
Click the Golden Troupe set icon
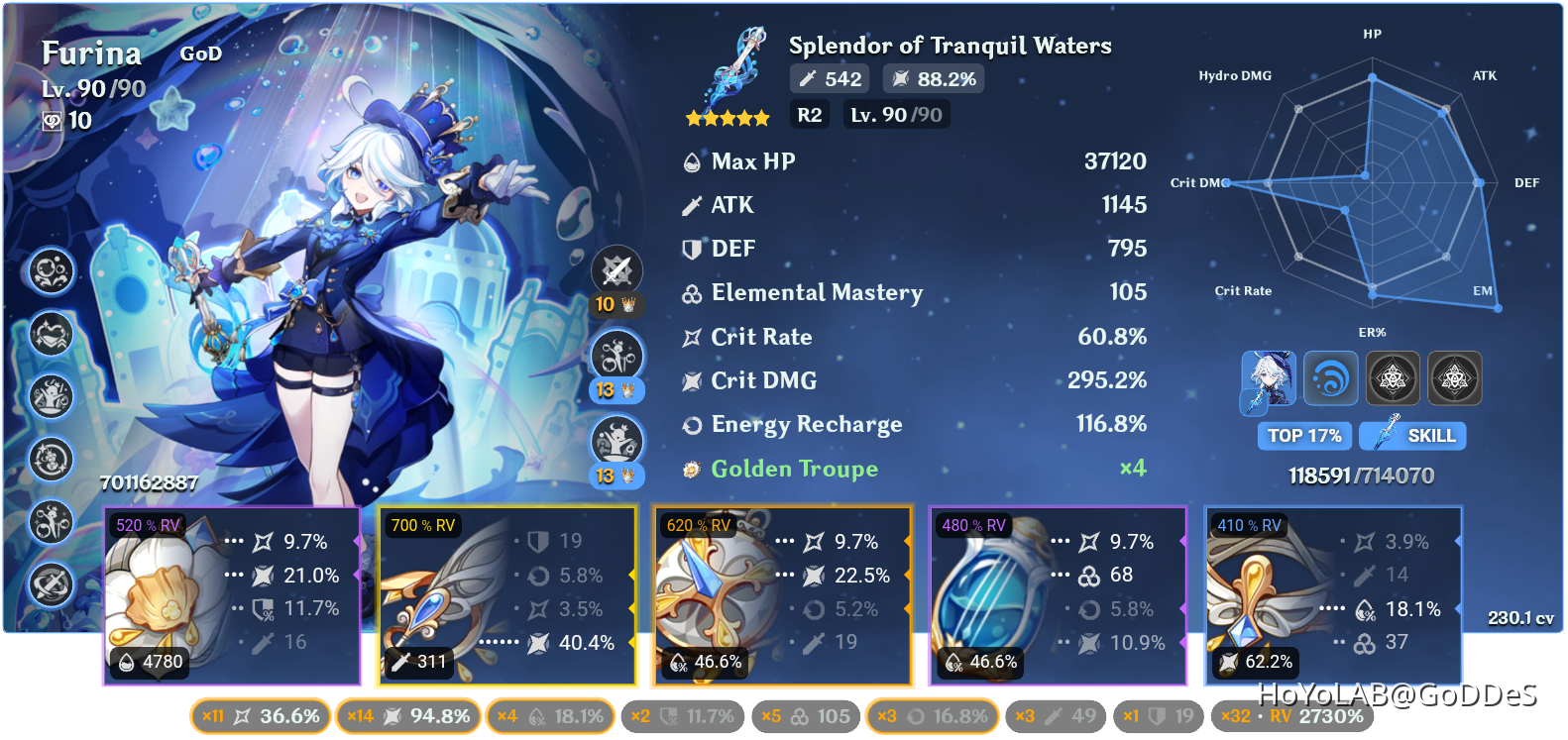[691, 469]
